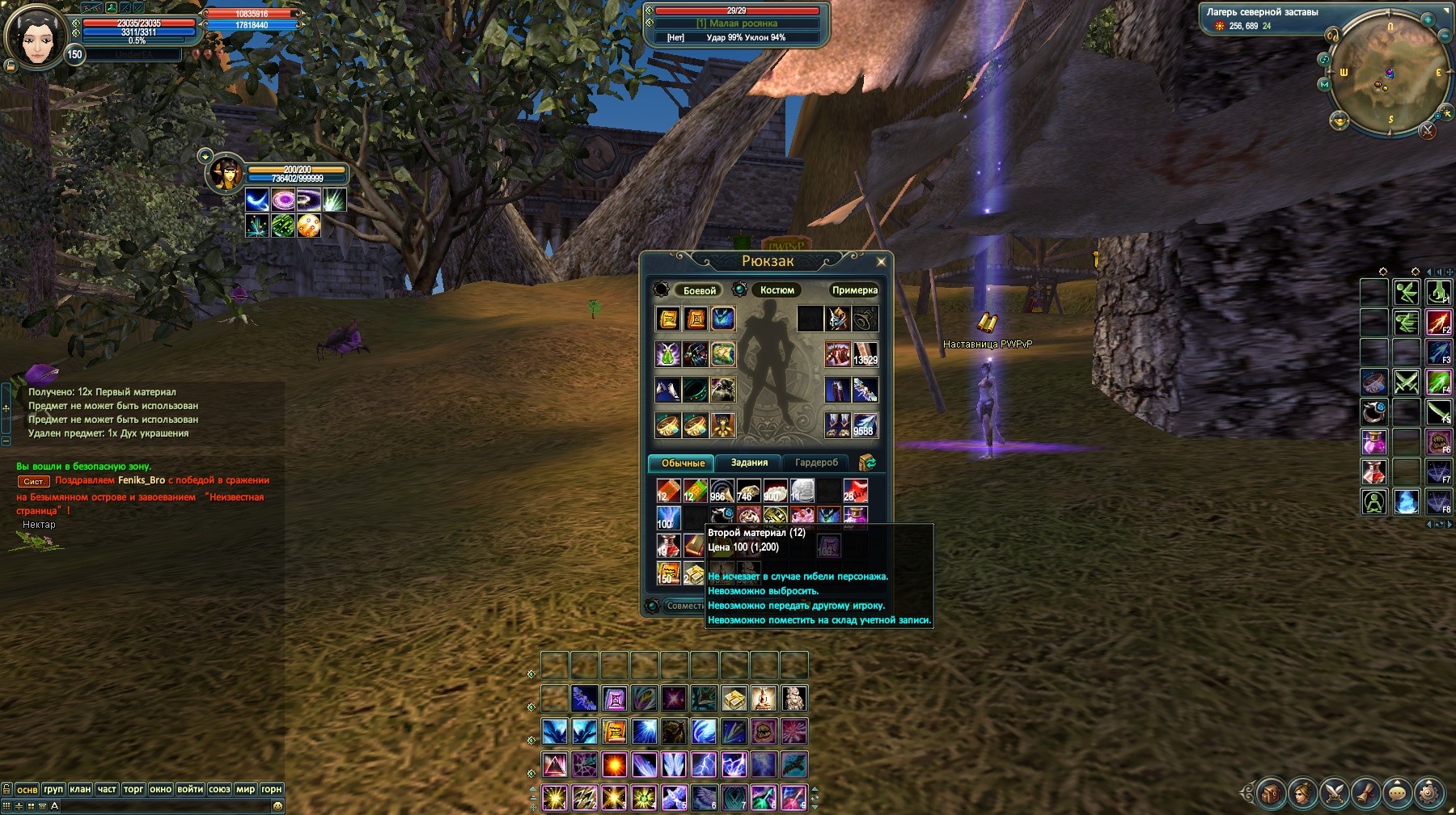Select the equipped slot showing 13529
This screenshot has width=1456, height=815.
click(x=865, y=354)
